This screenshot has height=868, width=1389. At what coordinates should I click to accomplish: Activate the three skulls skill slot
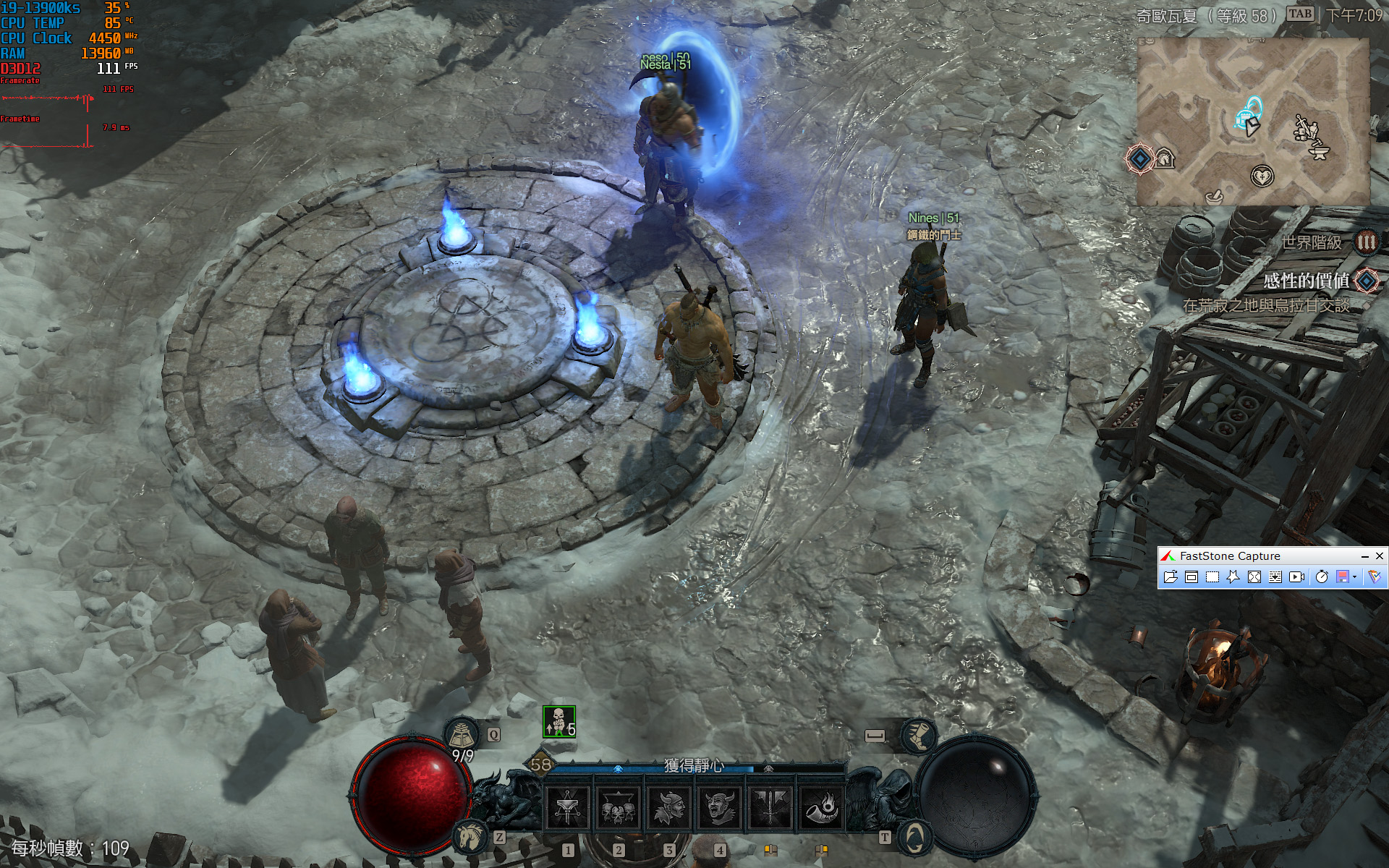coord(618,807)
